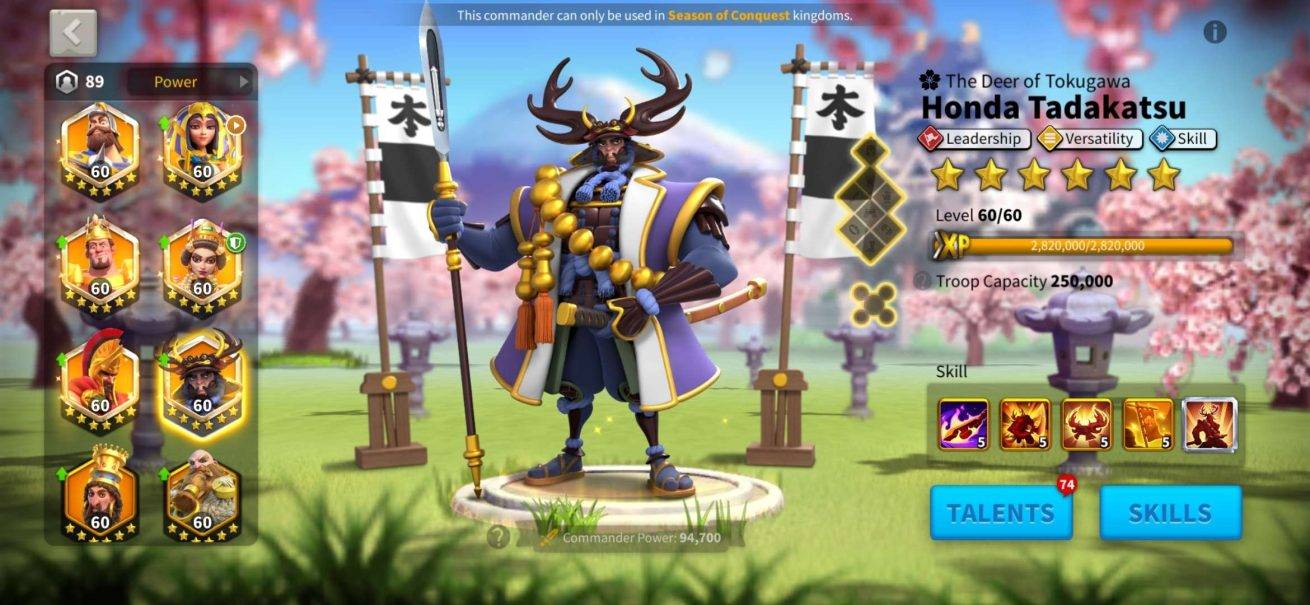Show the Commander Power help tooltip
Viewport: 1310px width, 605px height.
click(x=498, y=538)
